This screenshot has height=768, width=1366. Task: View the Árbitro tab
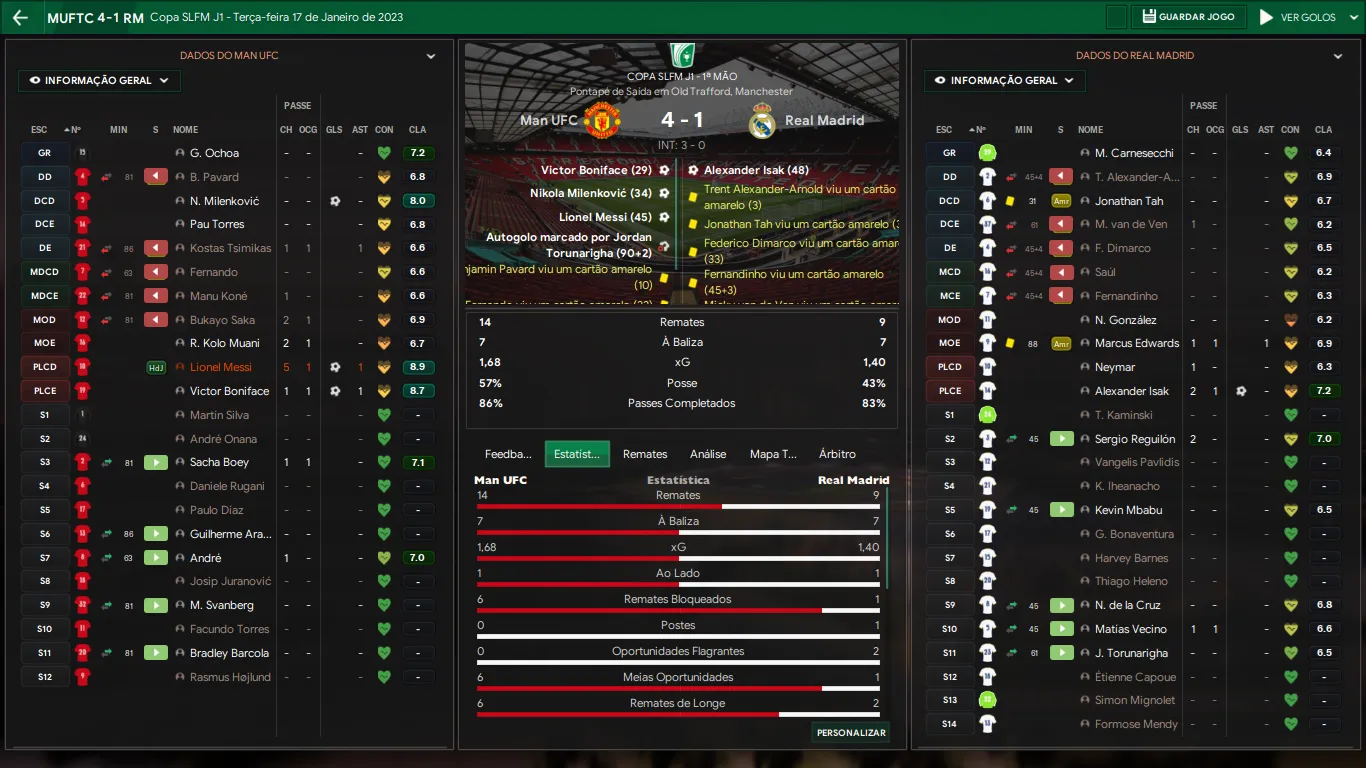point(837,454)
